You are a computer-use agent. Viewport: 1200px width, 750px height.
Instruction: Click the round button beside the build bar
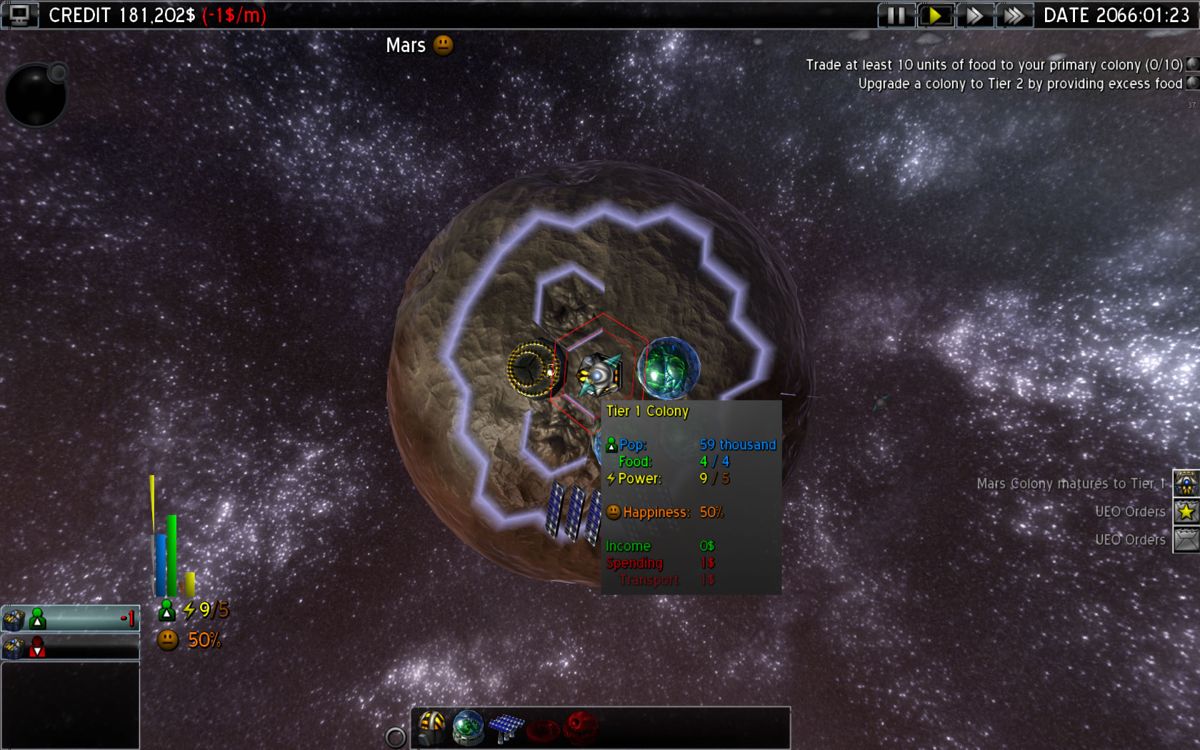(x=396, y=738)
